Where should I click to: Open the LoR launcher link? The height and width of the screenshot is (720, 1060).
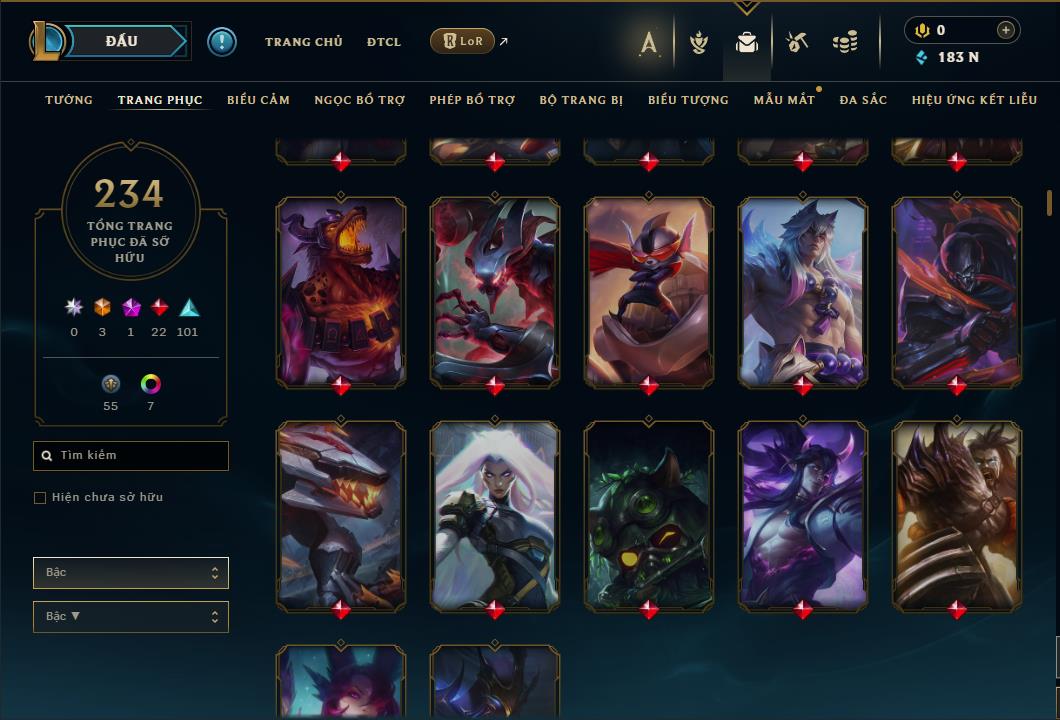coord(462,41)
